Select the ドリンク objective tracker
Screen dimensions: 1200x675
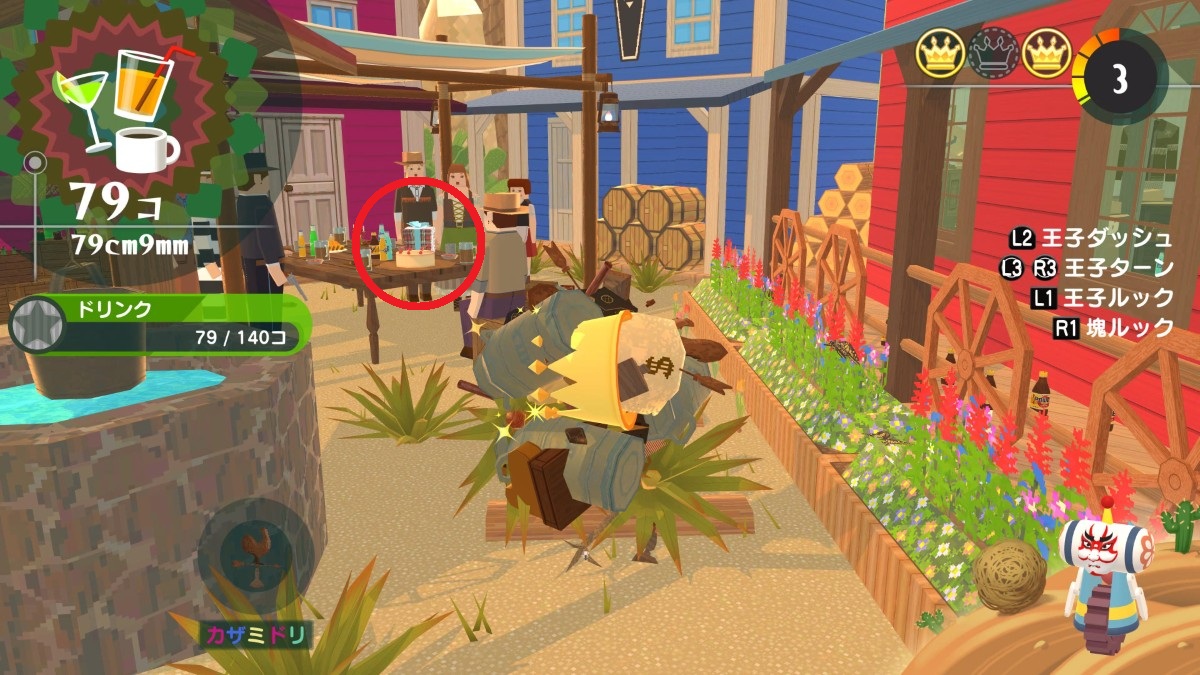pos(160,324)
